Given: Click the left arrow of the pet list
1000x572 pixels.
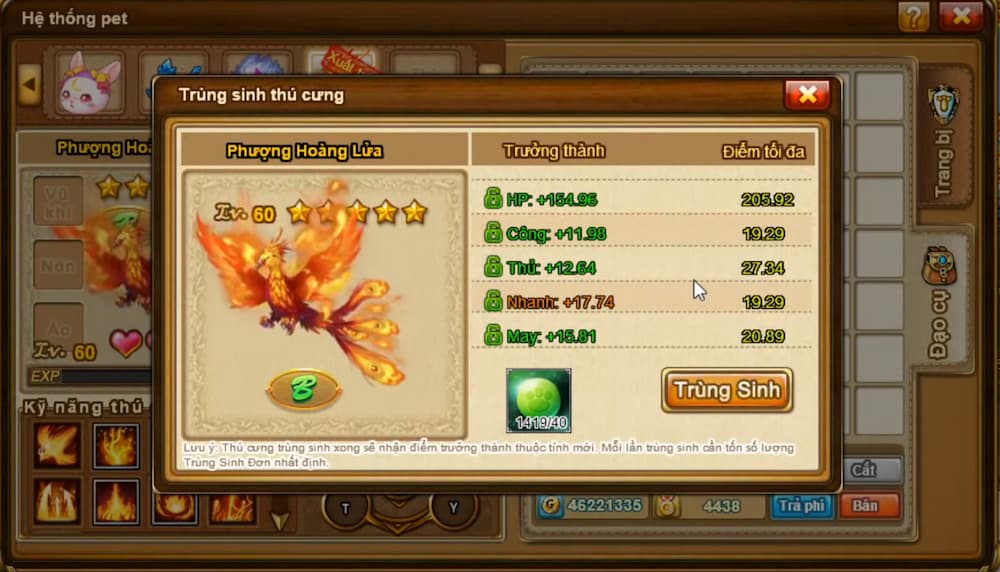Looking at the screenshot, I should (29, 84).
